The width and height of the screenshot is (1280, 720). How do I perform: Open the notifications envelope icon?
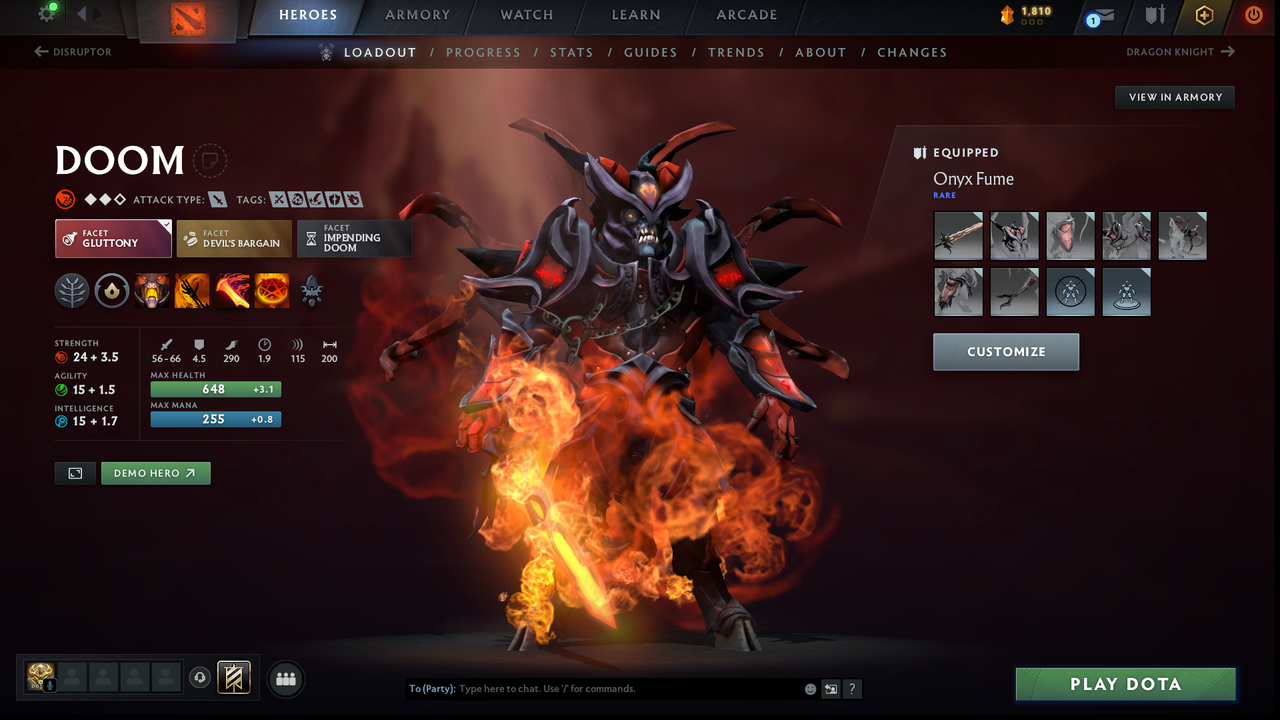pos(1105,16)
